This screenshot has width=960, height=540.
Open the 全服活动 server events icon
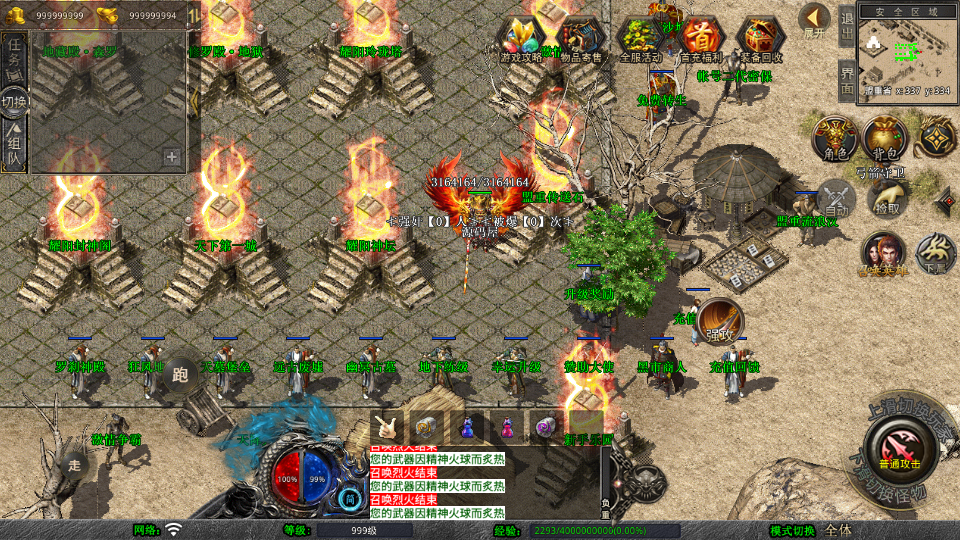point(641,40)
